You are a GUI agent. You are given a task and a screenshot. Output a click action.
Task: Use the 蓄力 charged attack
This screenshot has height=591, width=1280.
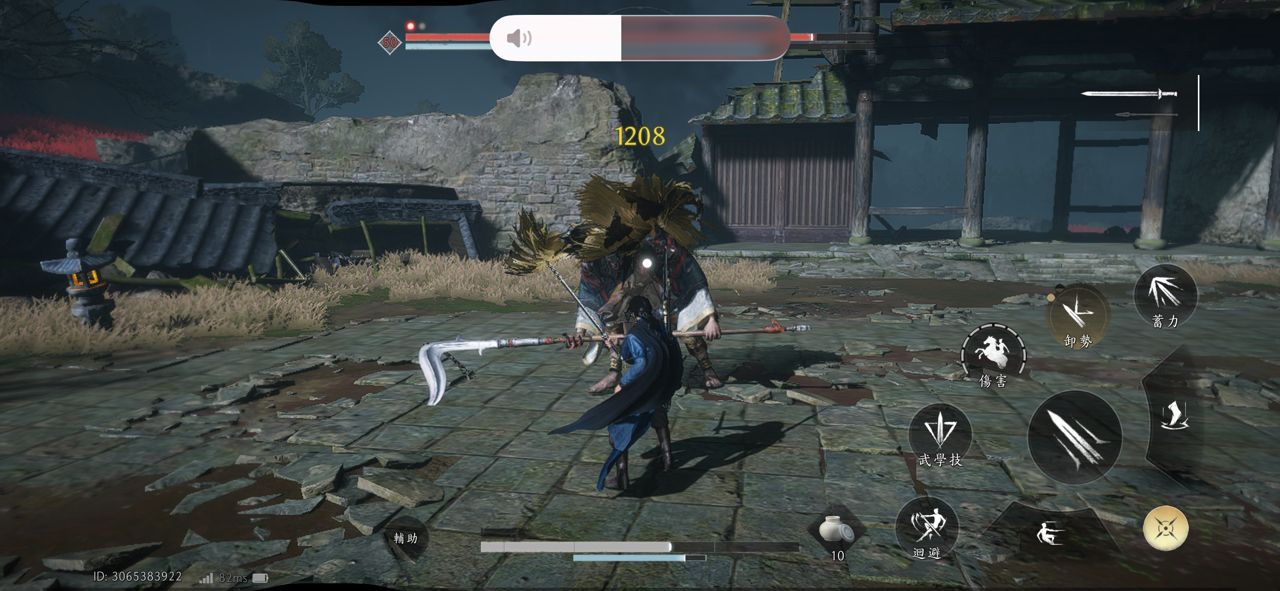click(1165, 295)
